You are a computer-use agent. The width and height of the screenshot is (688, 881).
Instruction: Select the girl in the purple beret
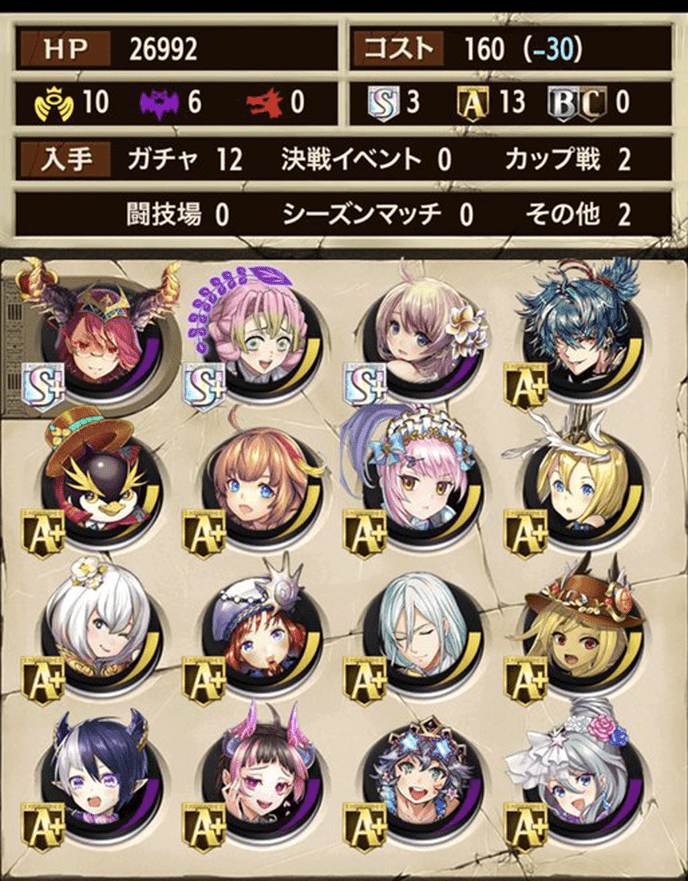pos(254,628)
